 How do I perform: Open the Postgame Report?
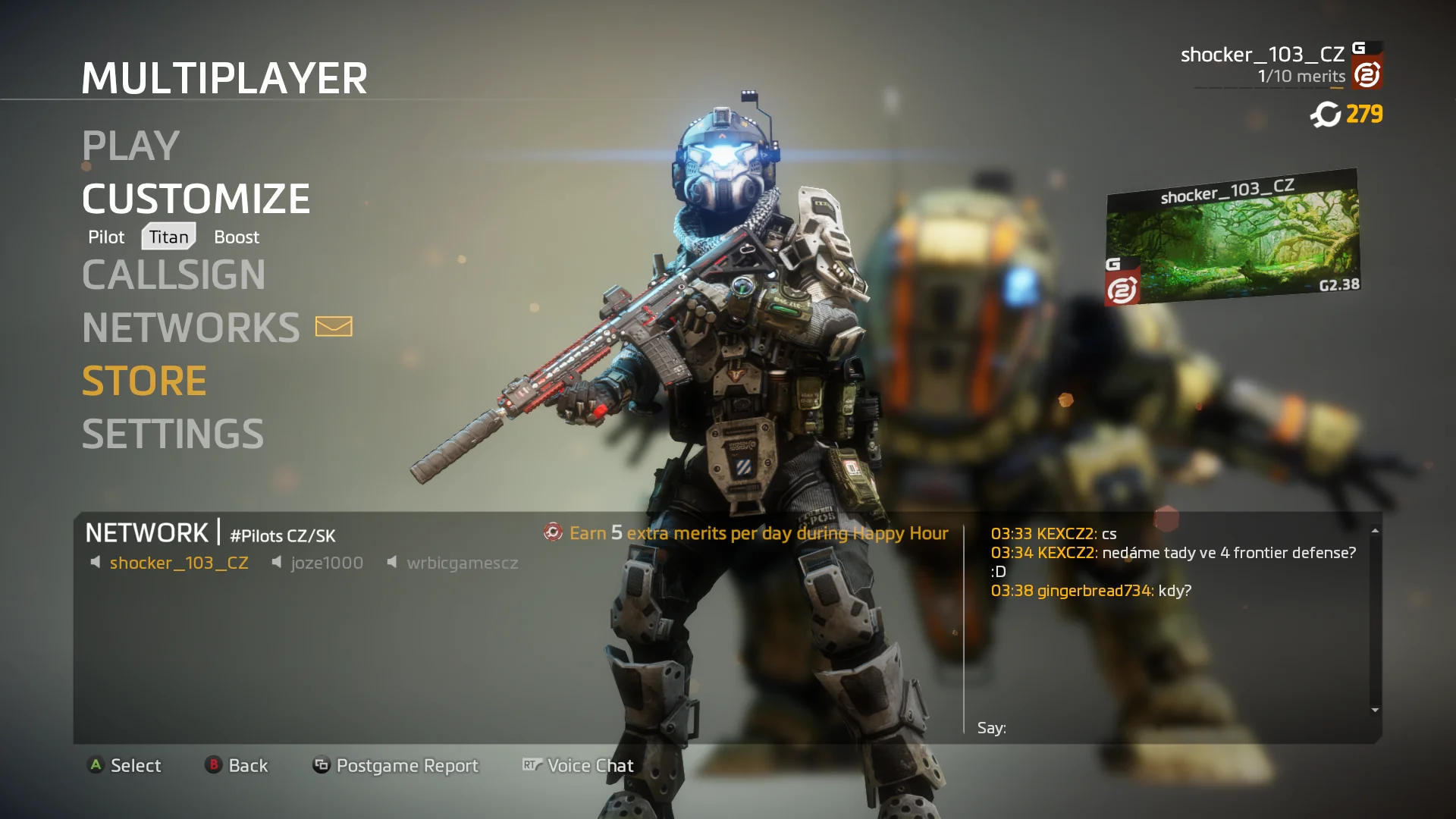406,766
